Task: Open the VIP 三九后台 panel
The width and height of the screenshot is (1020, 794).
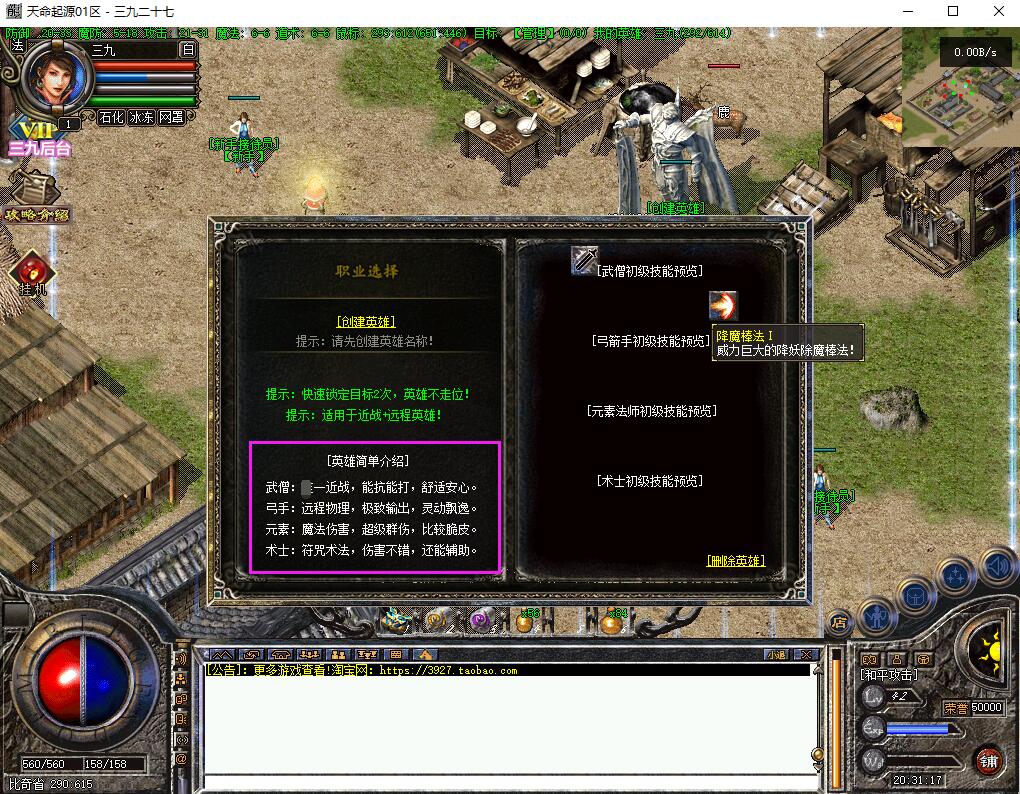Action: pyautogui.click(x=39, y=139)
